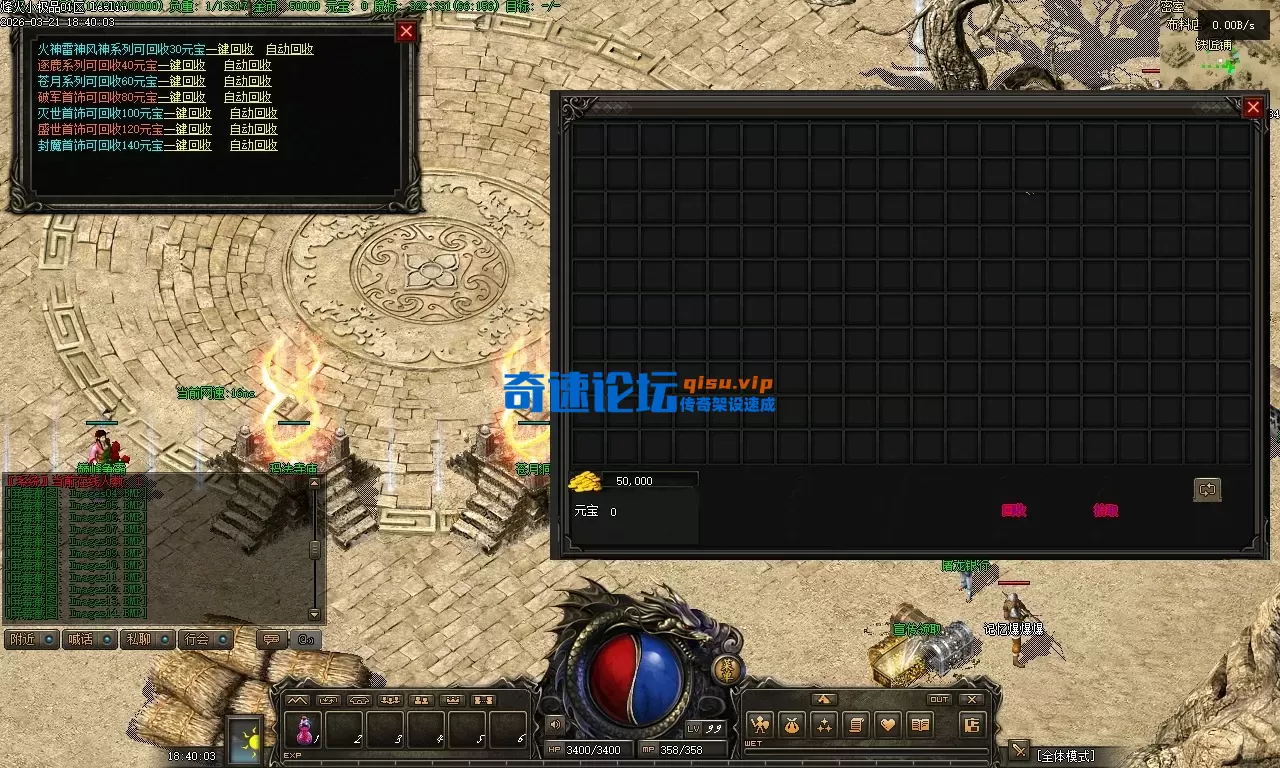Click 一键回收 for 封魔首饰
The height and width of the screenshot is (768, 1280).
187,145
